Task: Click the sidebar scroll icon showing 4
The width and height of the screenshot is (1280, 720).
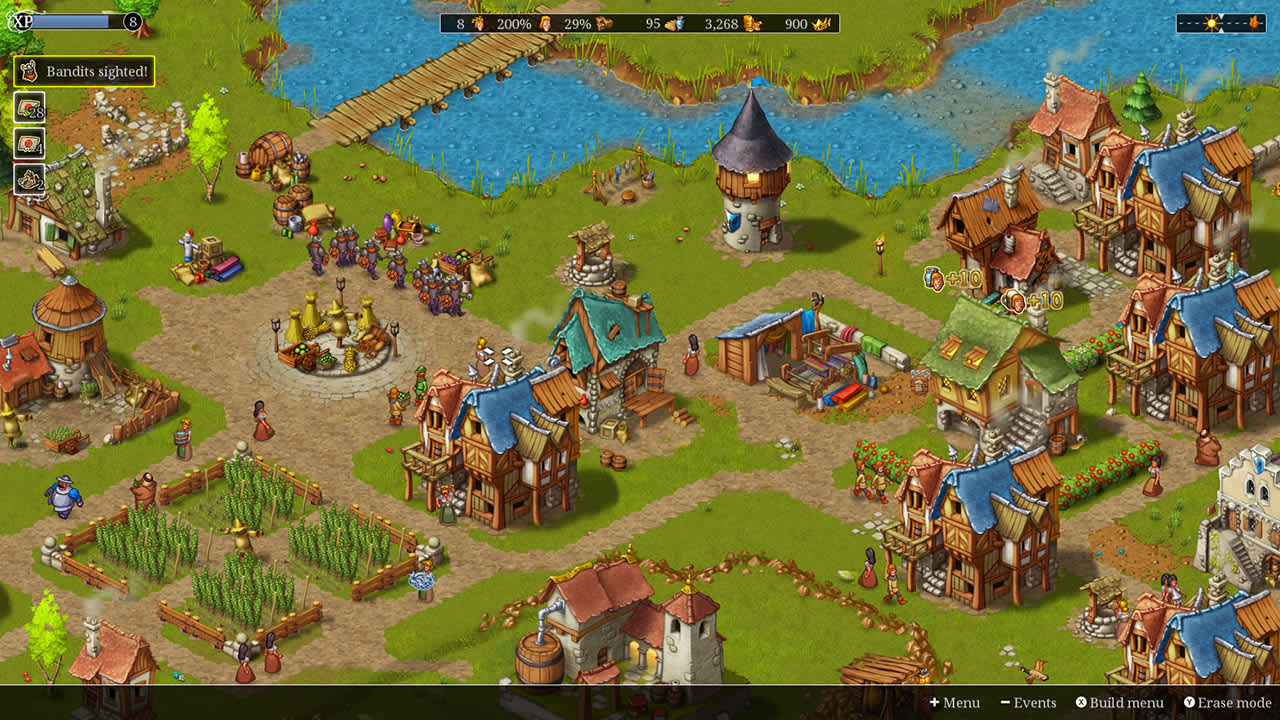Action: click(28, 144)
